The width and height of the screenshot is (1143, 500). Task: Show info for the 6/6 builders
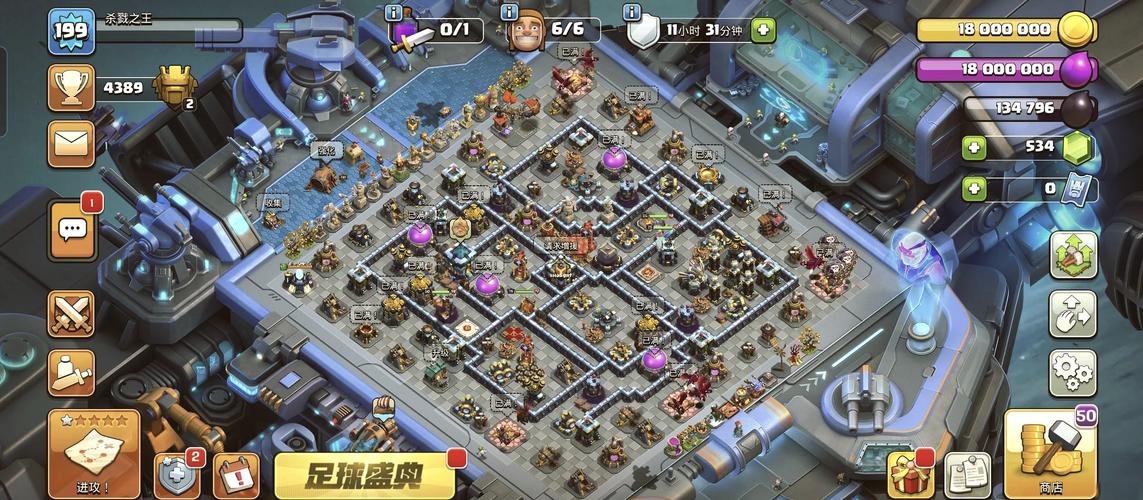(510, 12)
